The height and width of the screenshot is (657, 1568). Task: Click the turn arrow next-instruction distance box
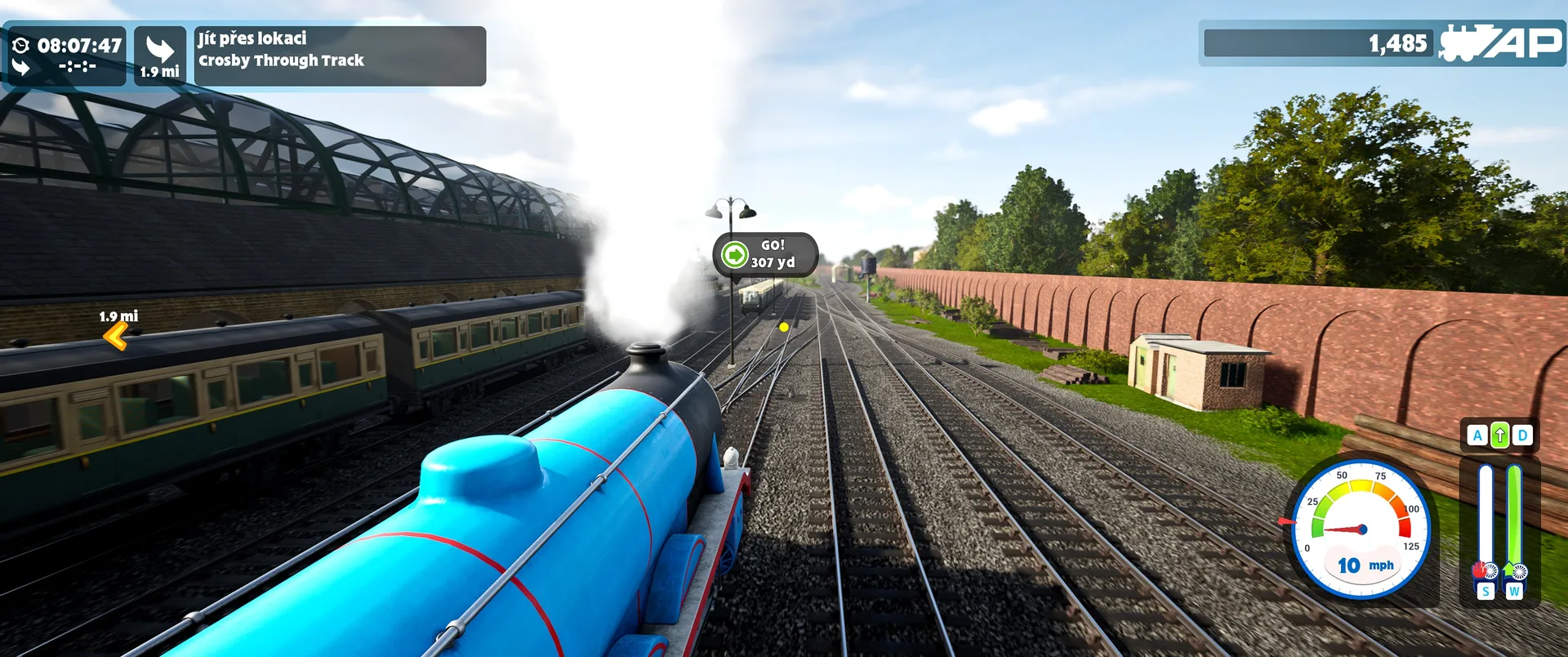pos(160,56)
